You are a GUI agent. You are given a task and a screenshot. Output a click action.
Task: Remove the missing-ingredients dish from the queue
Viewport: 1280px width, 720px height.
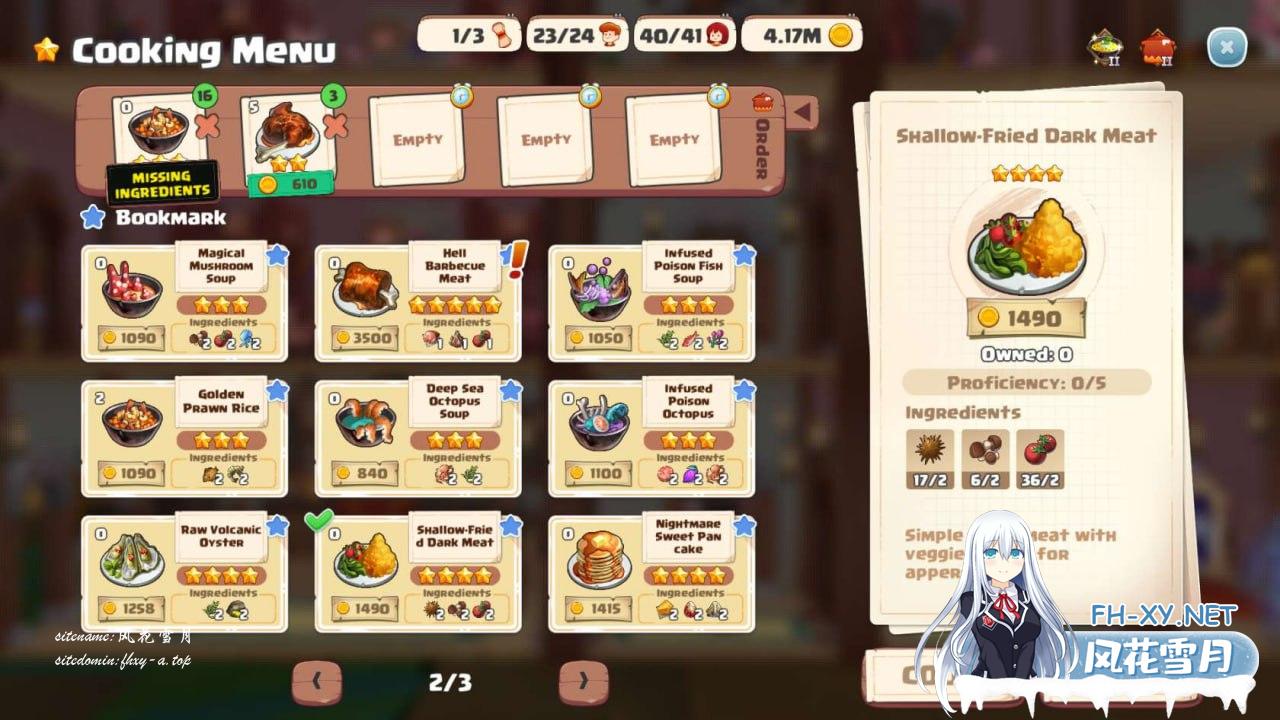coord(207,126)
